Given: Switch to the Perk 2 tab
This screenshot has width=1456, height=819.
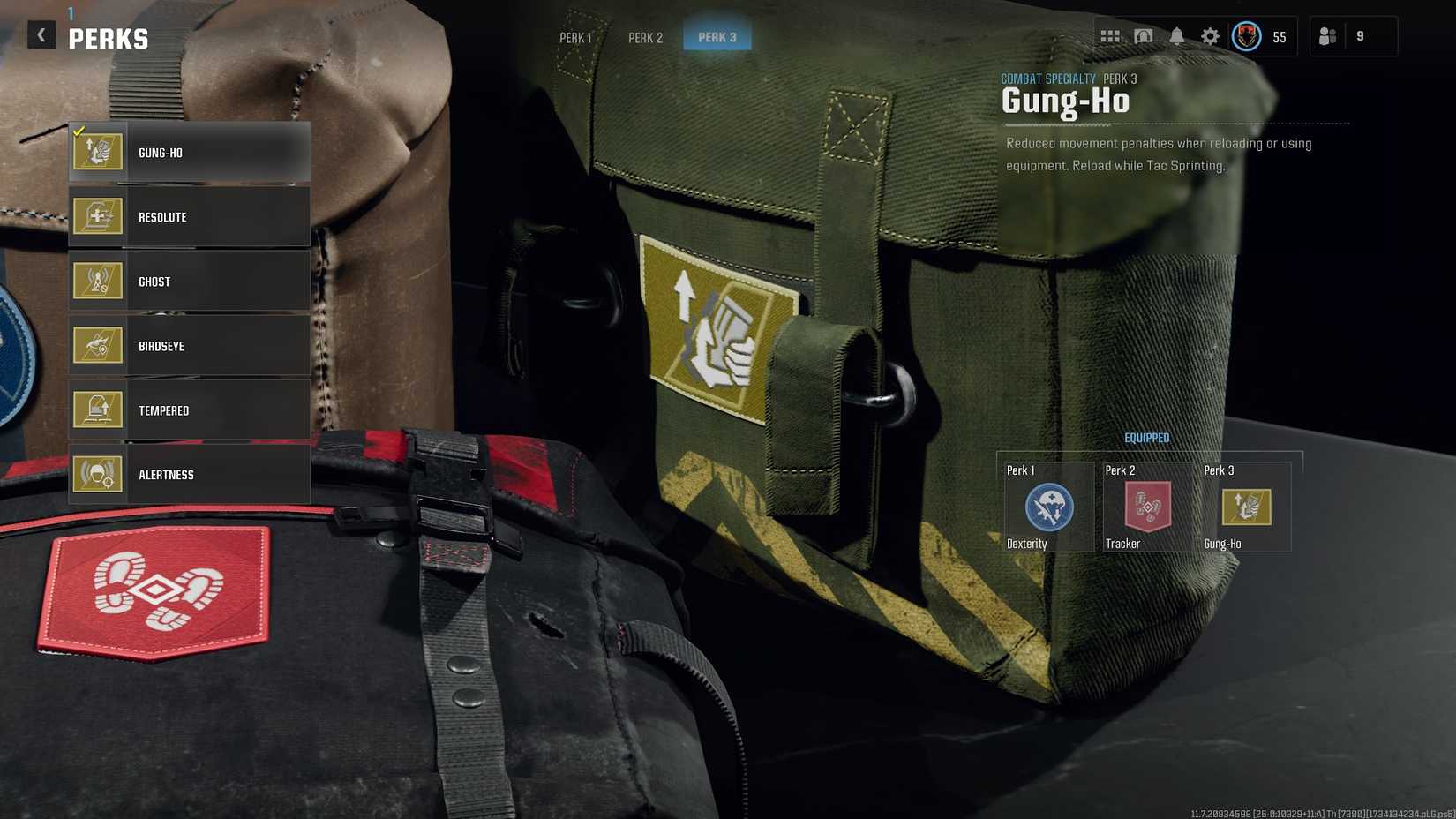Looking at the screenshot, I should pos(646,38).
